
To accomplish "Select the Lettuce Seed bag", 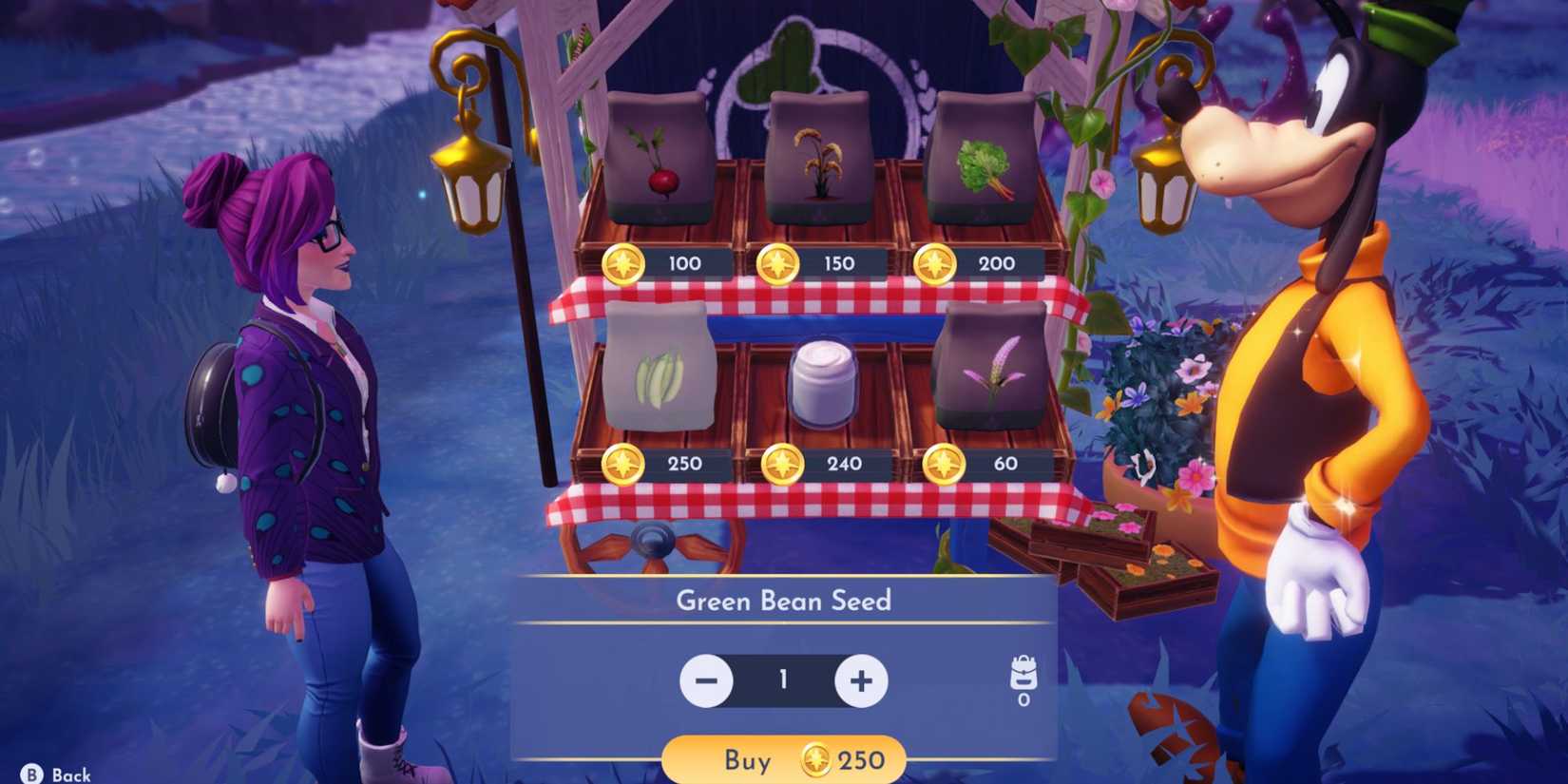I will tap(984, 157).
